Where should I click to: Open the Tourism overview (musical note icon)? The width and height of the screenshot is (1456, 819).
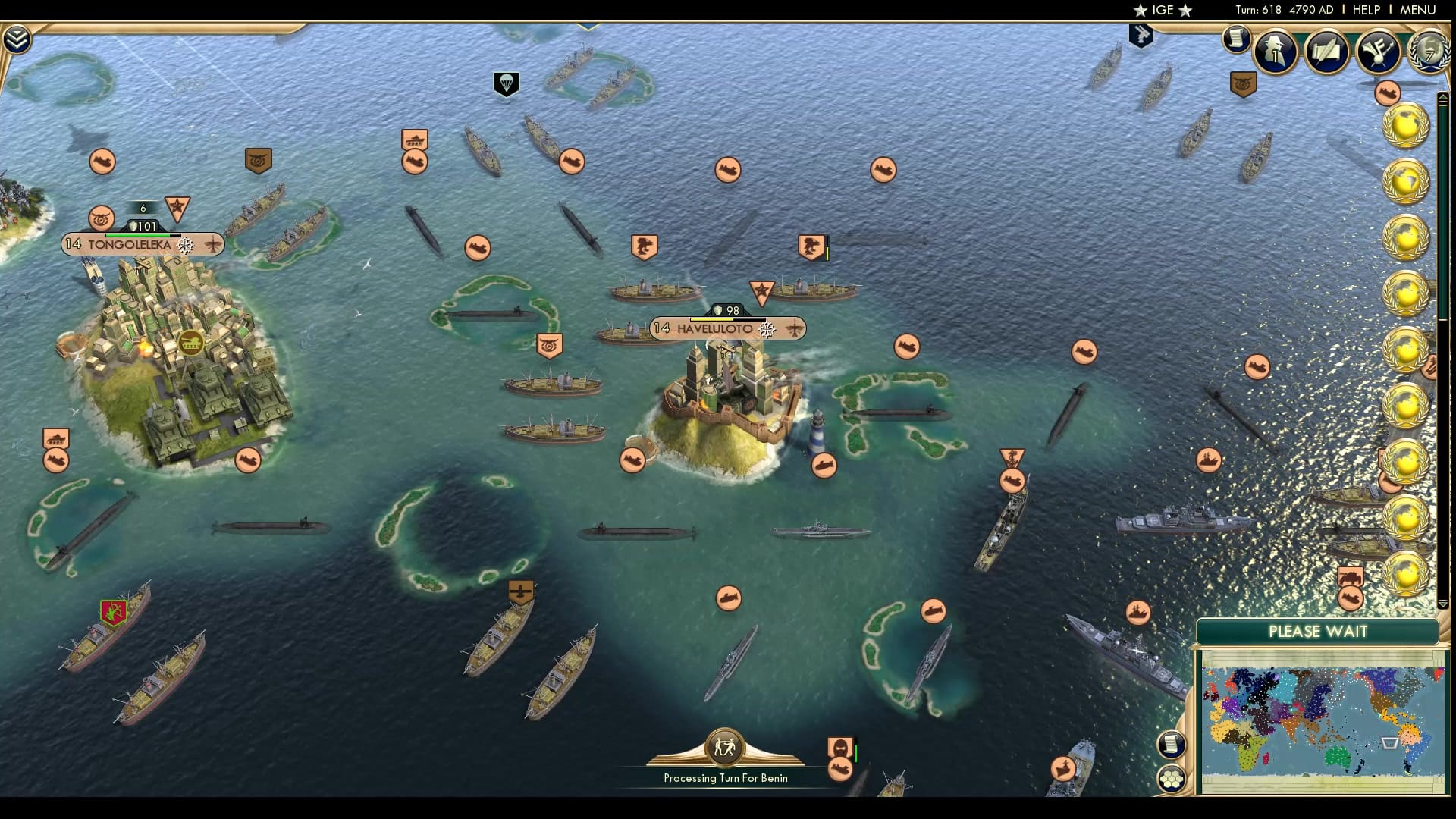tap(1379, 52)
